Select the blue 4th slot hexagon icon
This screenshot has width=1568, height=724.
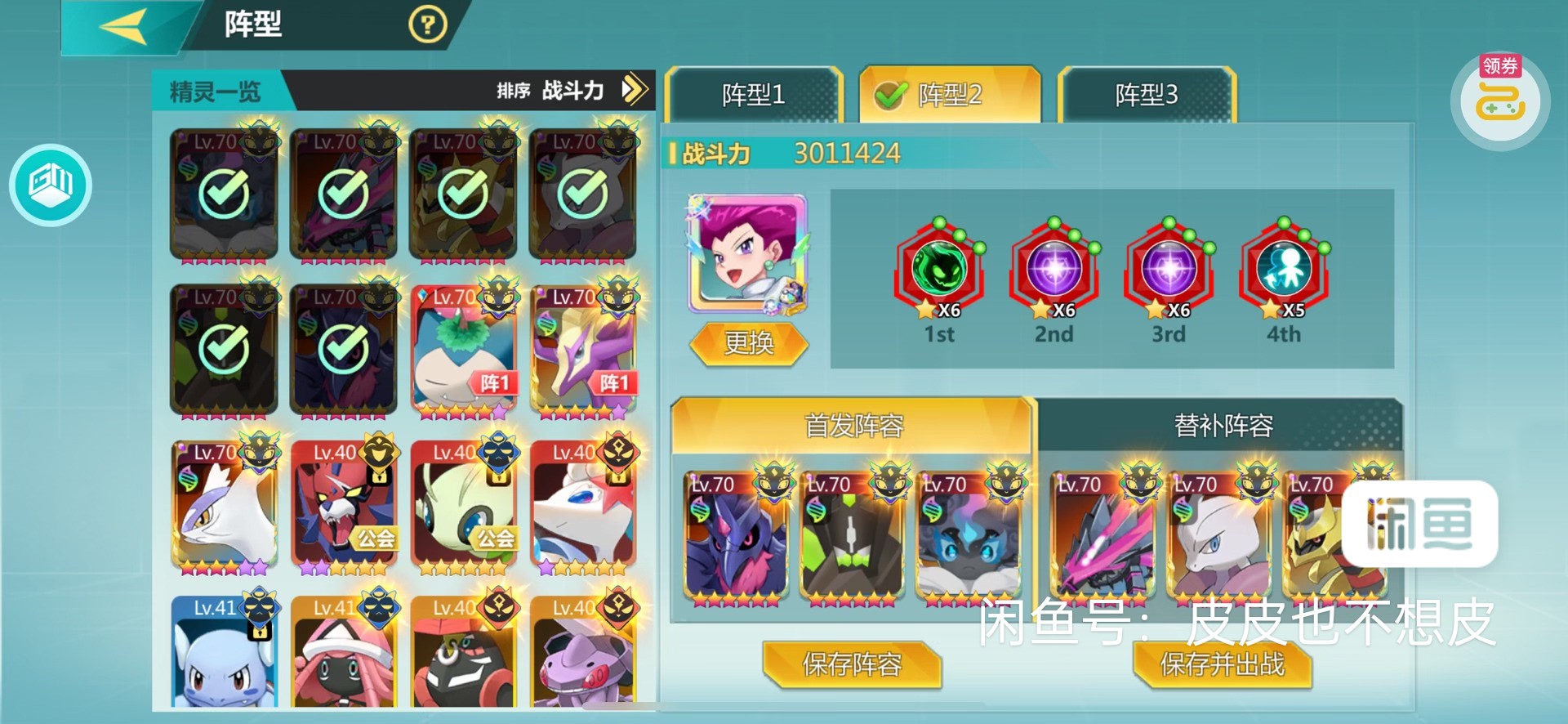pyautogui.click(x=1283, y=271)
